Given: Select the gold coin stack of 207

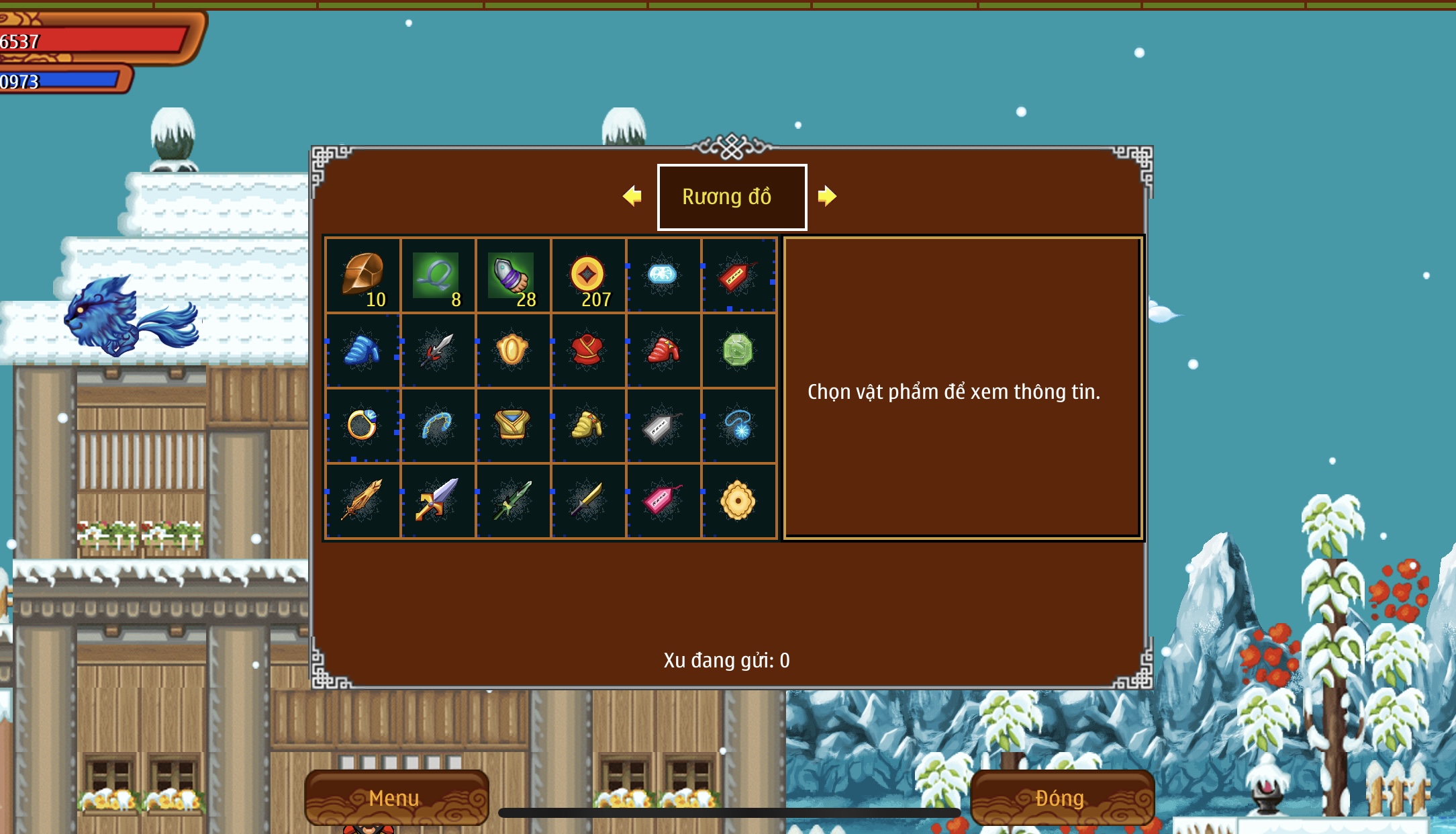Looking at the screenshot, I should tap(588, 275).
